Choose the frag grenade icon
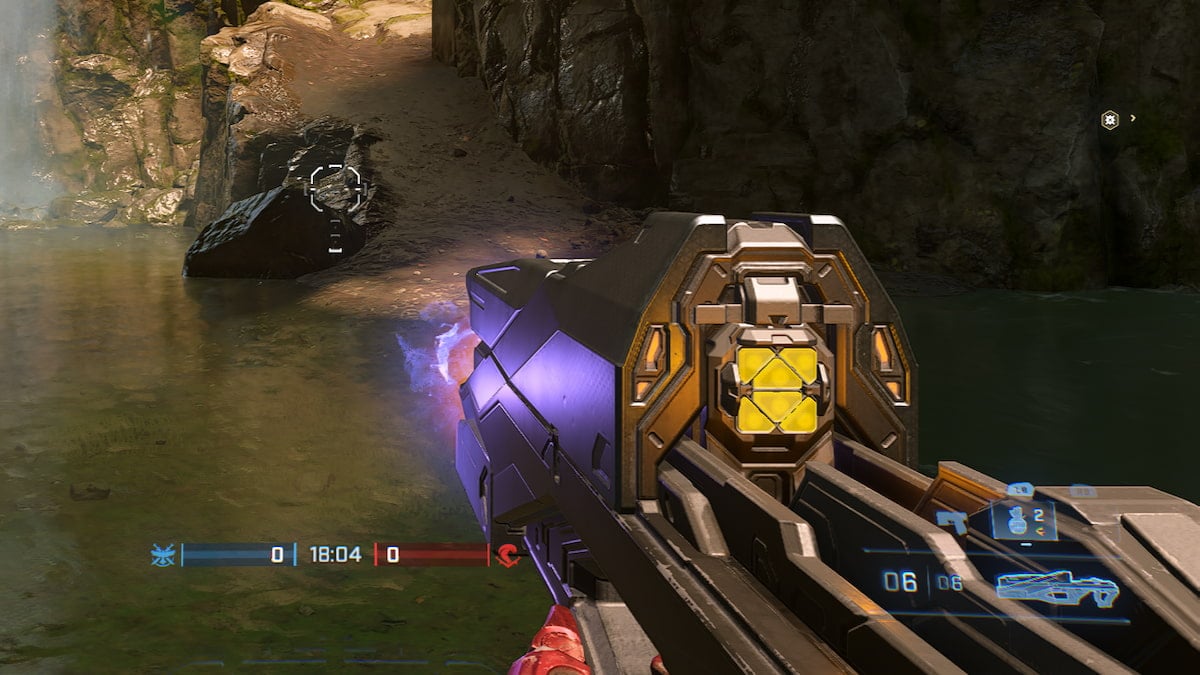 point(1014,520)
